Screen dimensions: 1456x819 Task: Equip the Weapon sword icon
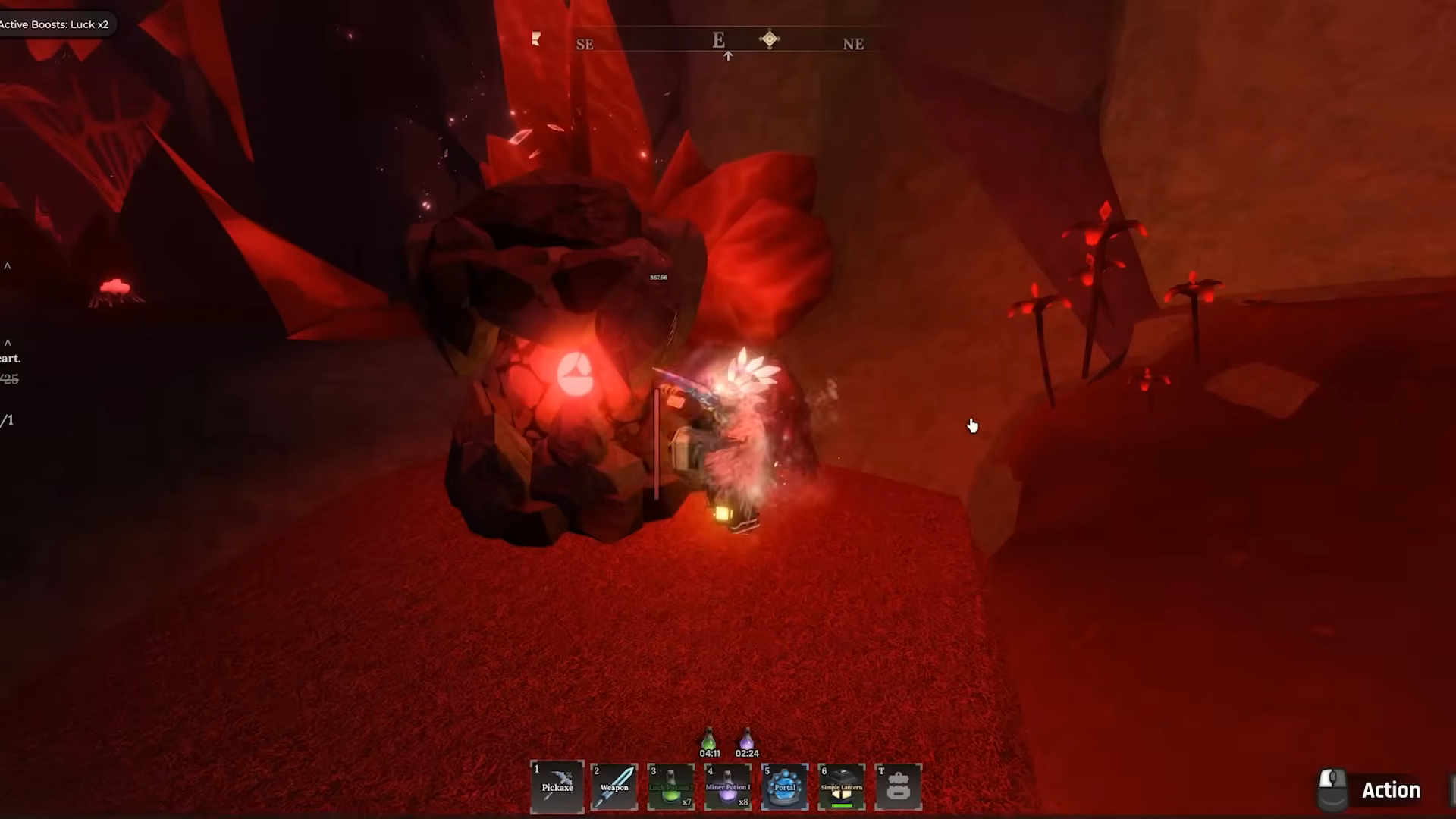[614, 786]
